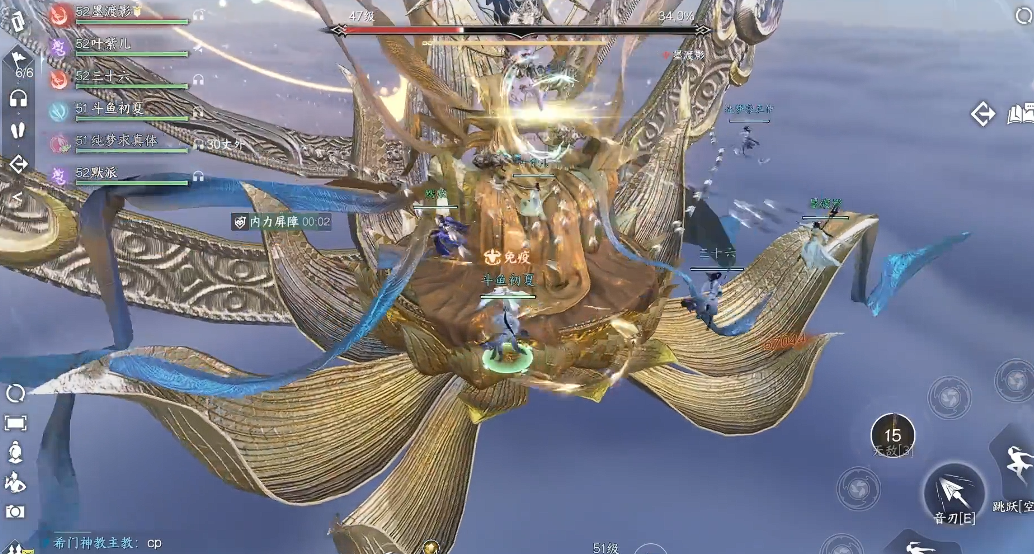Screen dimensions: 1034x554
Task: Activate the circular arrows camera reset icon
Action: coord(16,393)
